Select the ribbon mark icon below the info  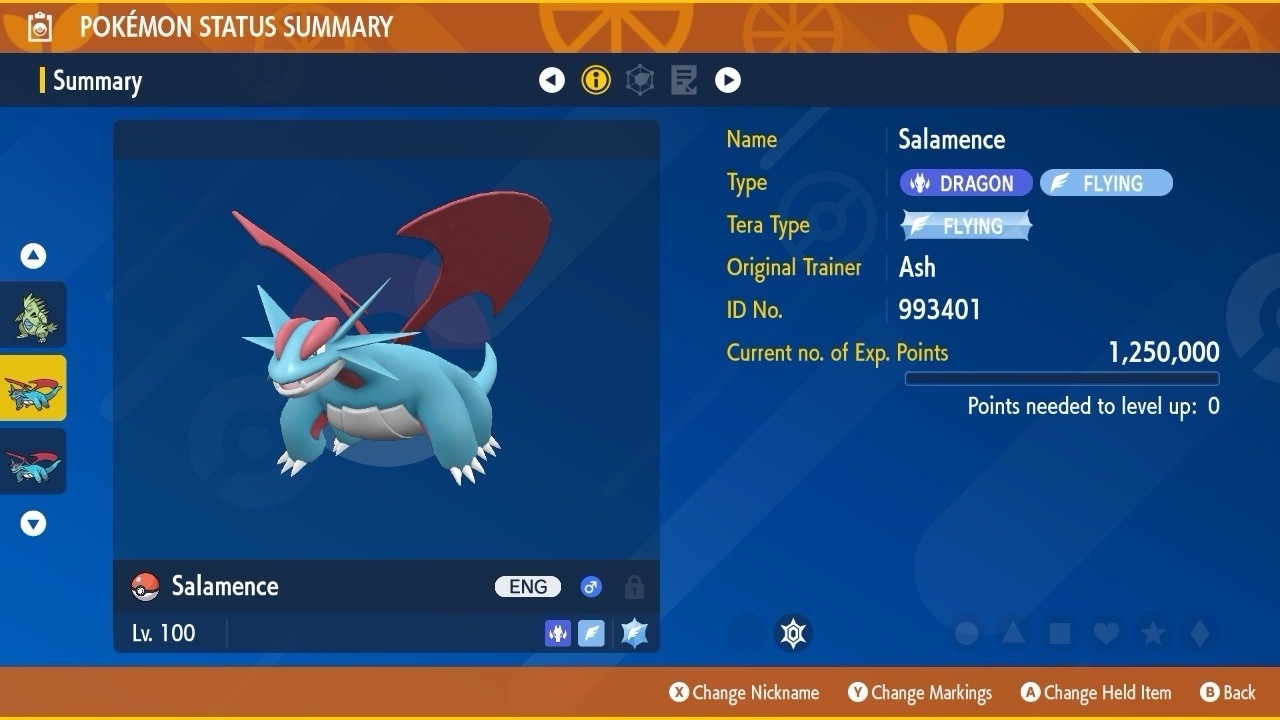point(793,633)
